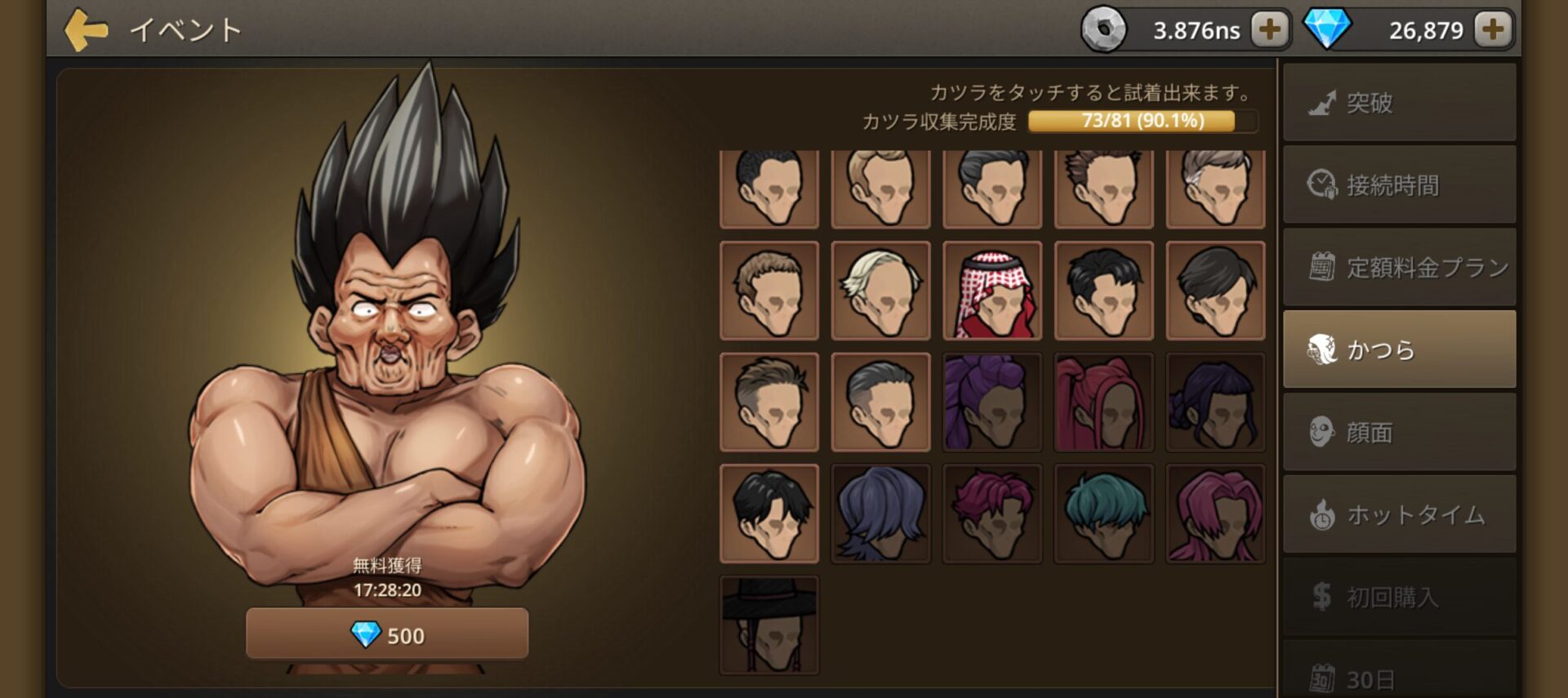
Task: Add more silver coin currency
Action: click(x=1269, y=30)
